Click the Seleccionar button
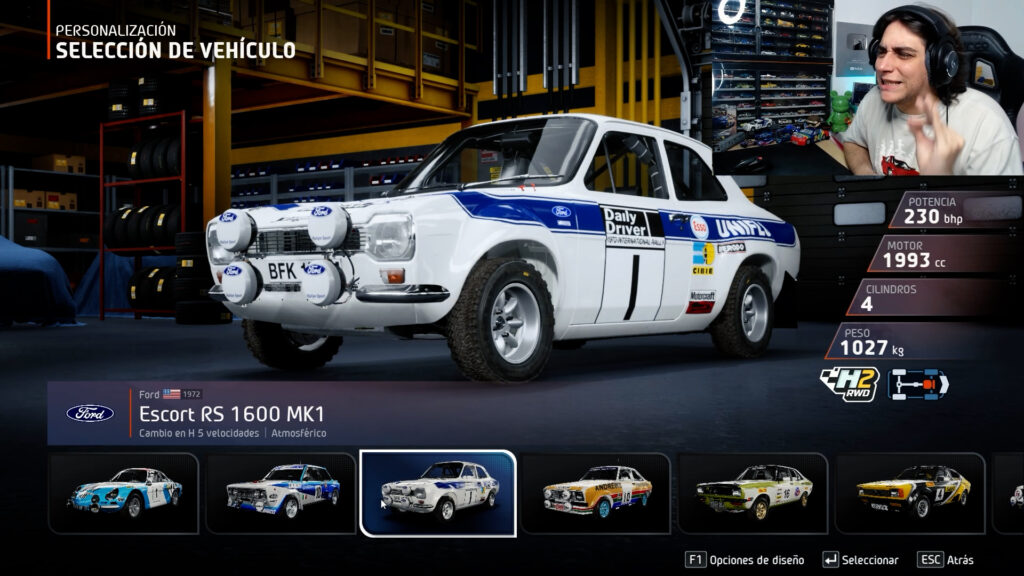 [860, 560]
